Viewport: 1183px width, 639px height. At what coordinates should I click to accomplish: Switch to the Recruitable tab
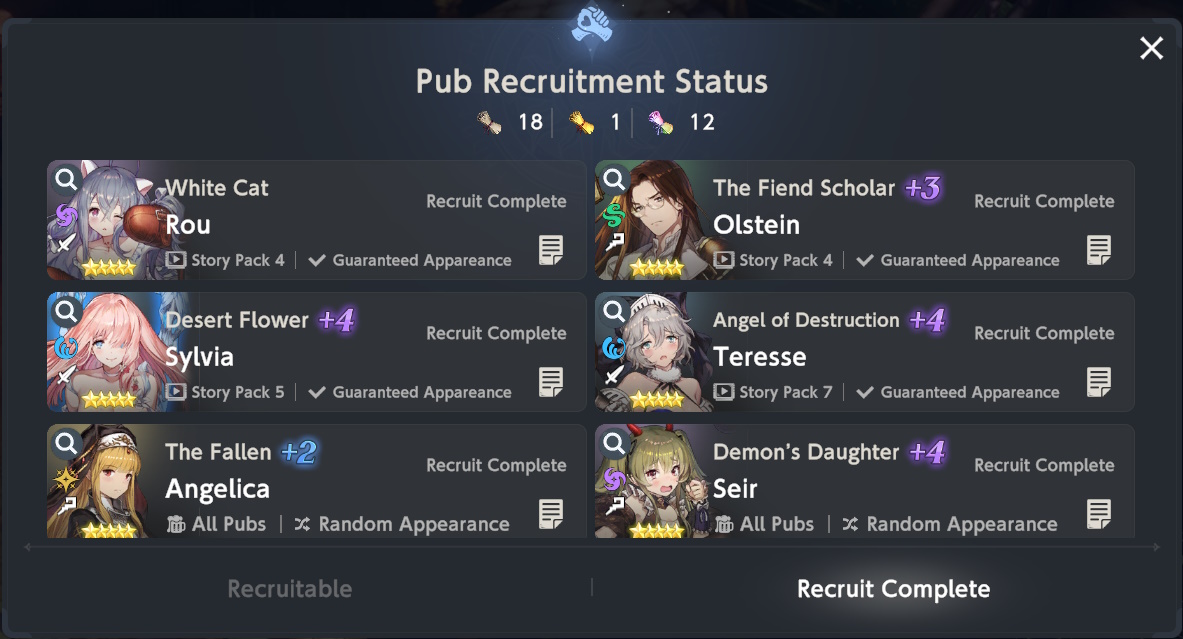[x=290, y=589]
